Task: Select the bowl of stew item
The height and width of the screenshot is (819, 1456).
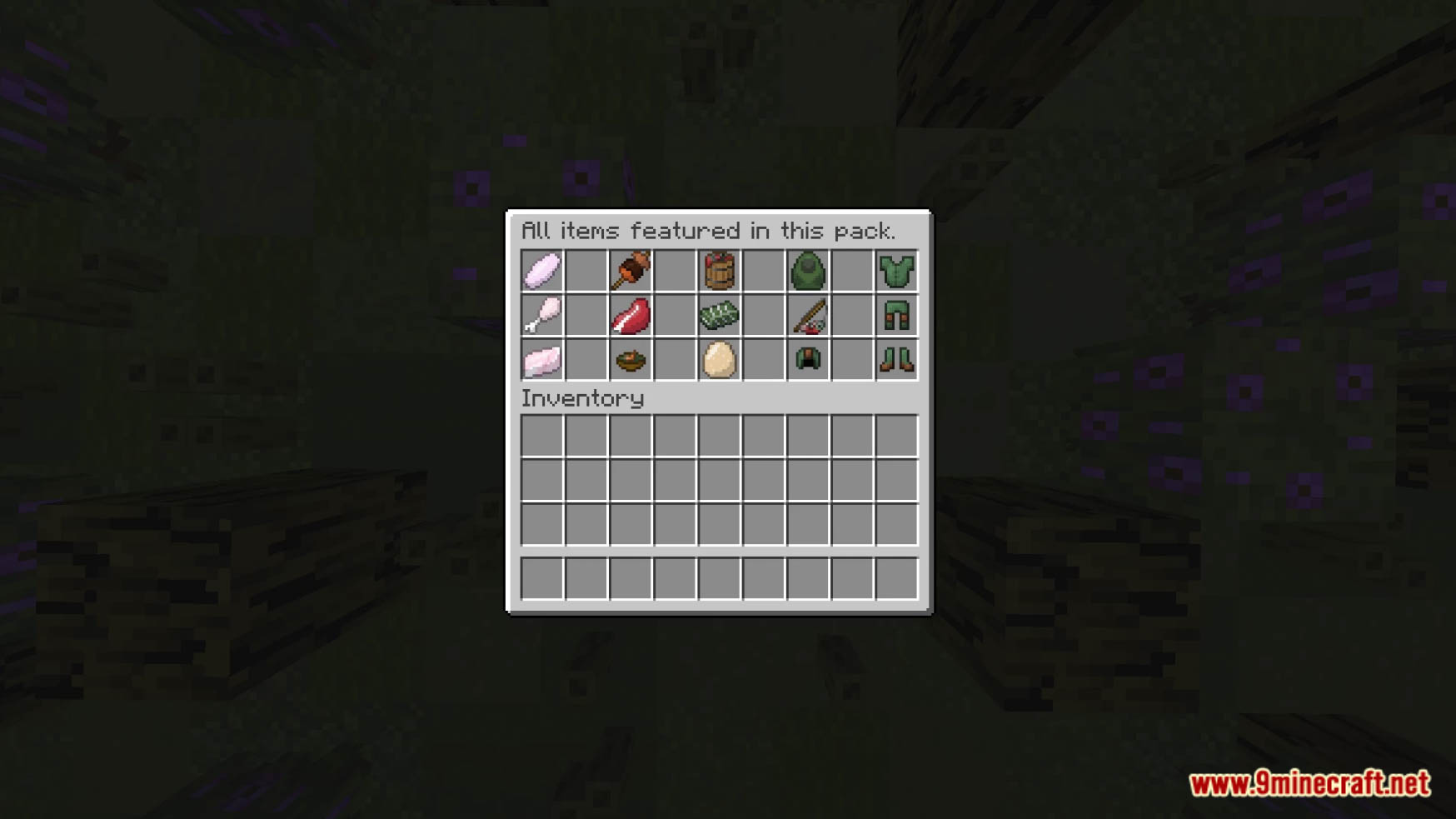Action: tap(631, 358)
